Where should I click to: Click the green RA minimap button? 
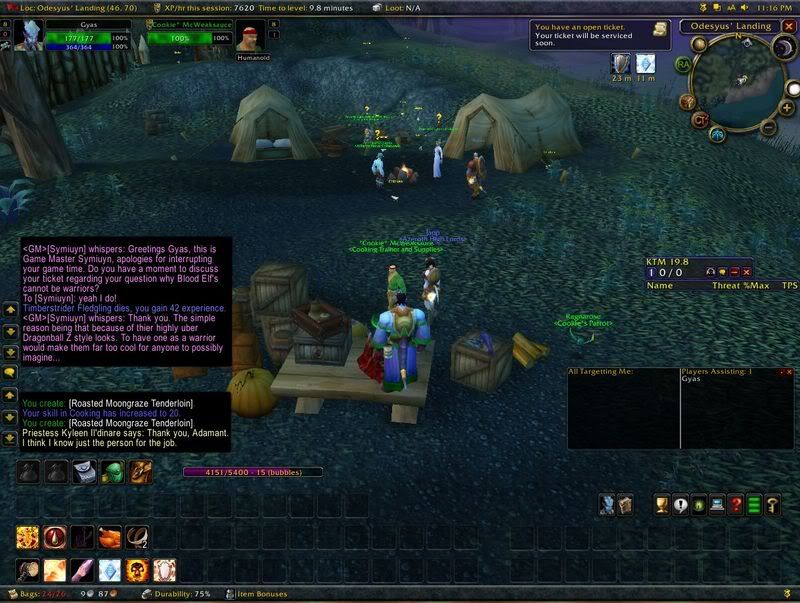click(684, 64)
